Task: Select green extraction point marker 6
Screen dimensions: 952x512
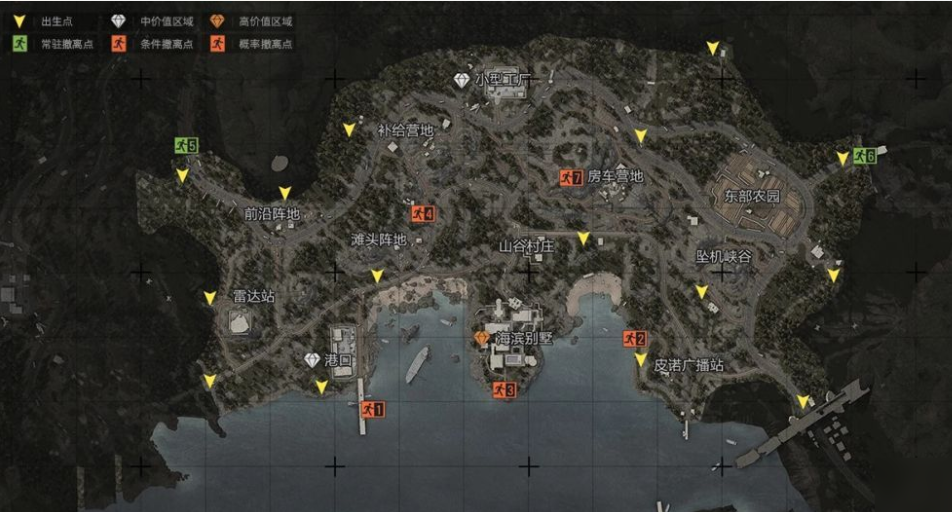Action: [x=864, y=156]
